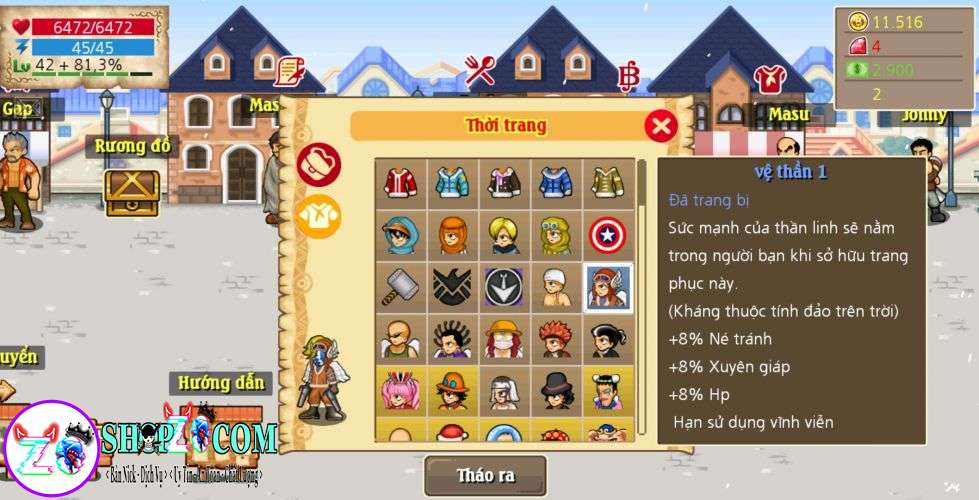This screenshot has width=979, height=500.
Task: Select the orange hat character costume
Action: 452,391
